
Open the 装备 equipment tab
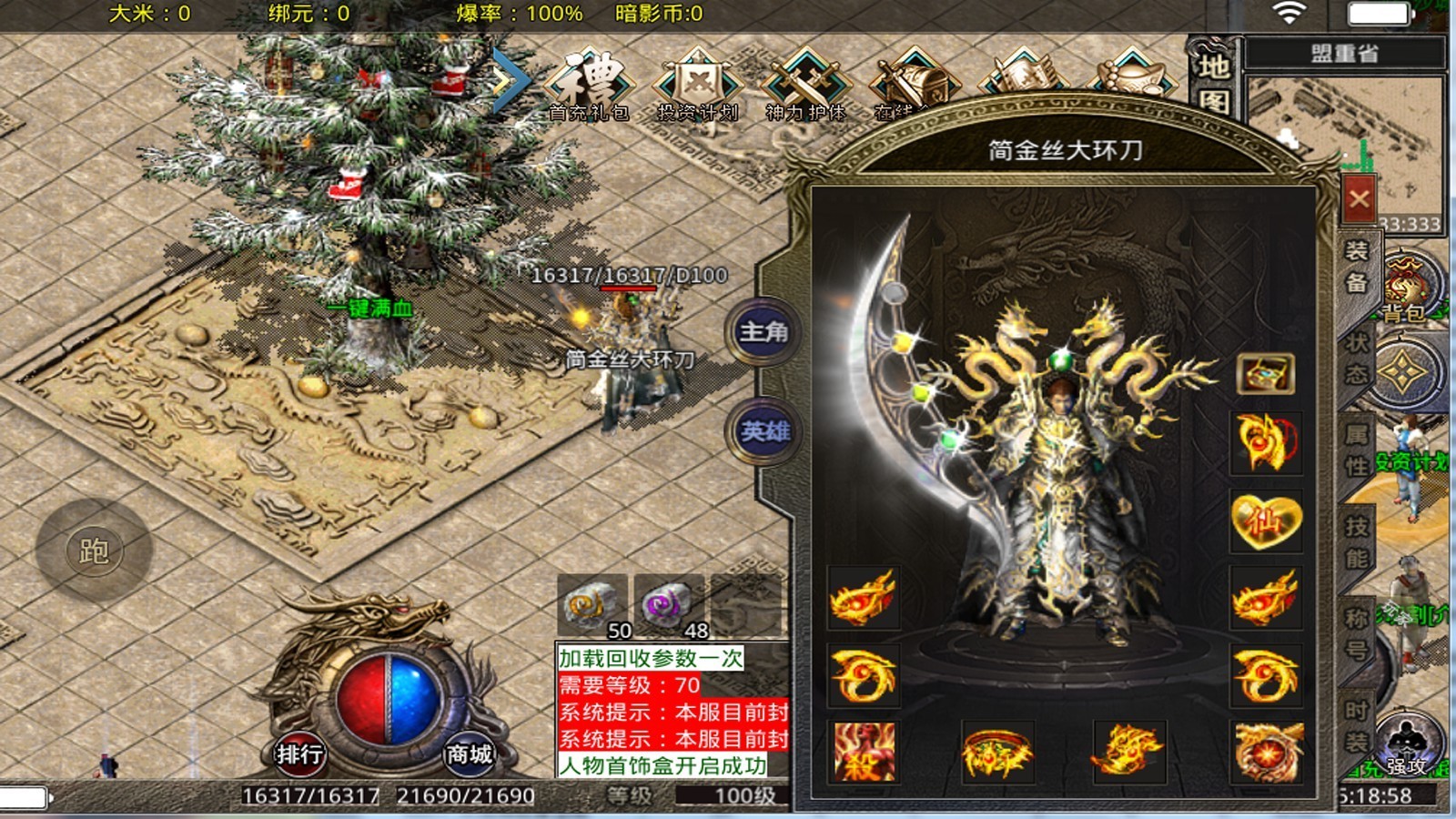coord(1357,267)
